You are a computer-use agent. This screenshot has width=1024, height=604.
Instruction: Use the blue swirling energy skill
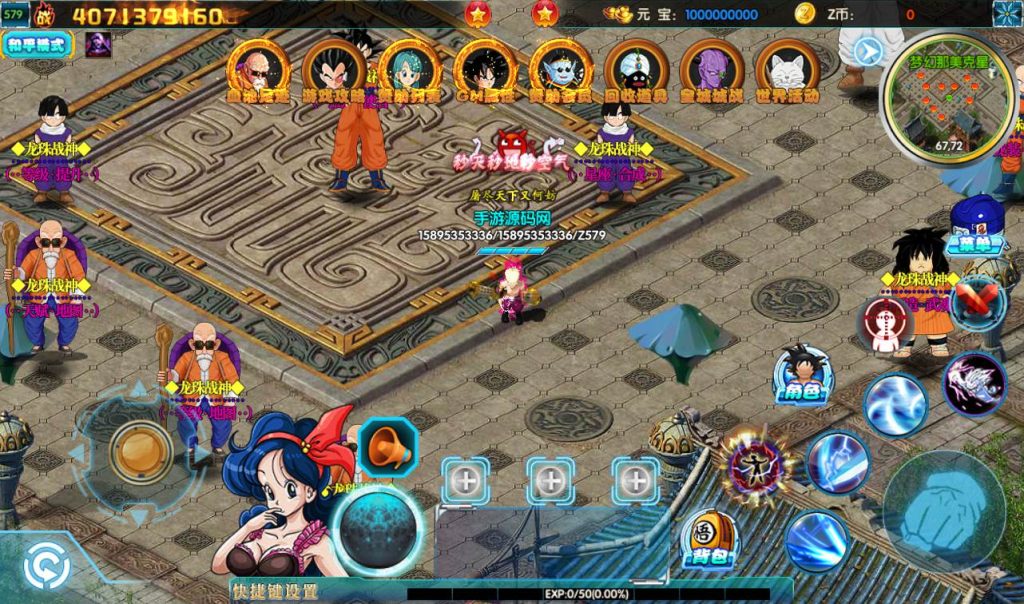pyautogui.click(x=894, y=404)
